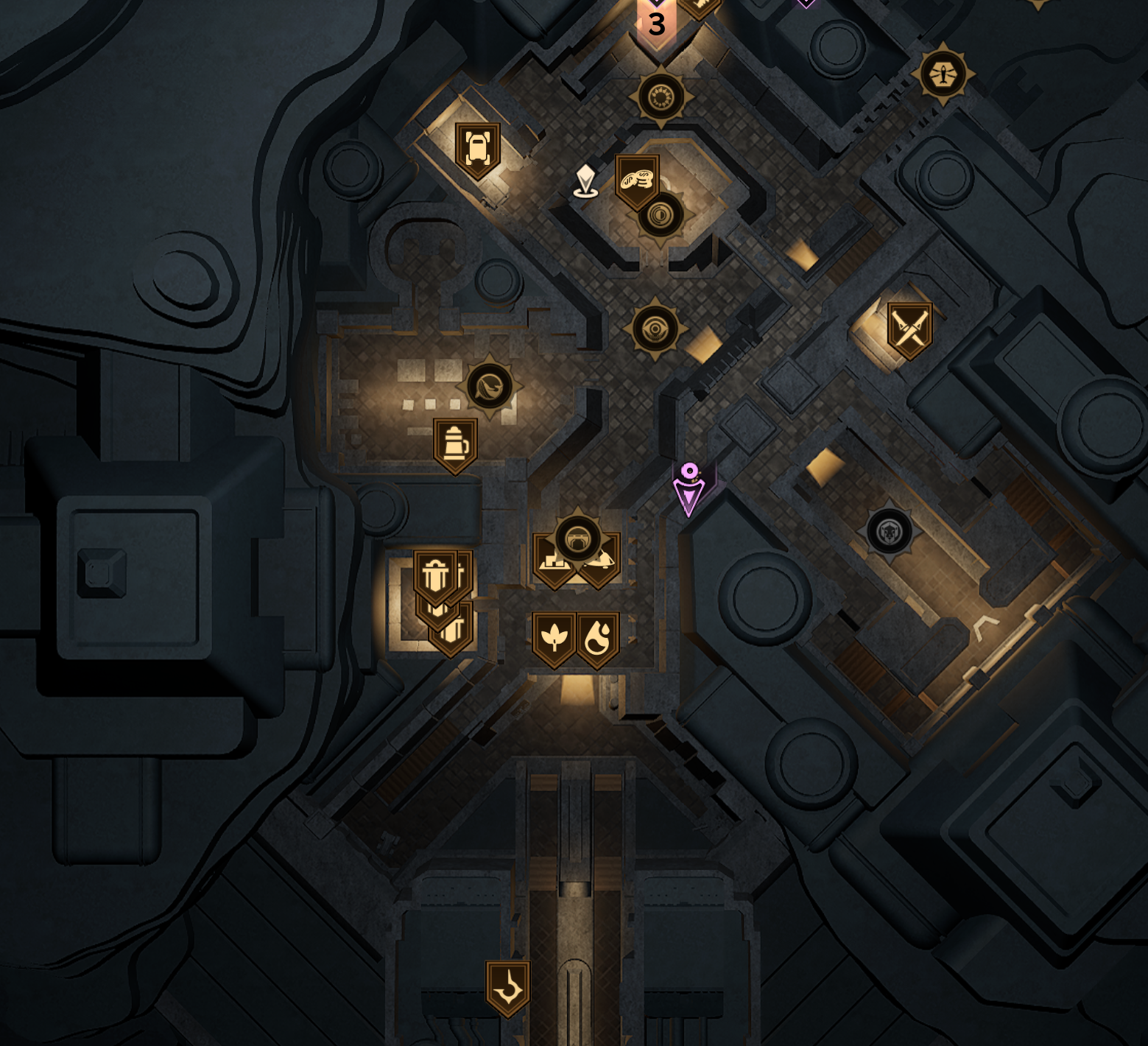Open the gold coins merchant marker
Screen dimensions: 1148x1046
coord(636,179)
